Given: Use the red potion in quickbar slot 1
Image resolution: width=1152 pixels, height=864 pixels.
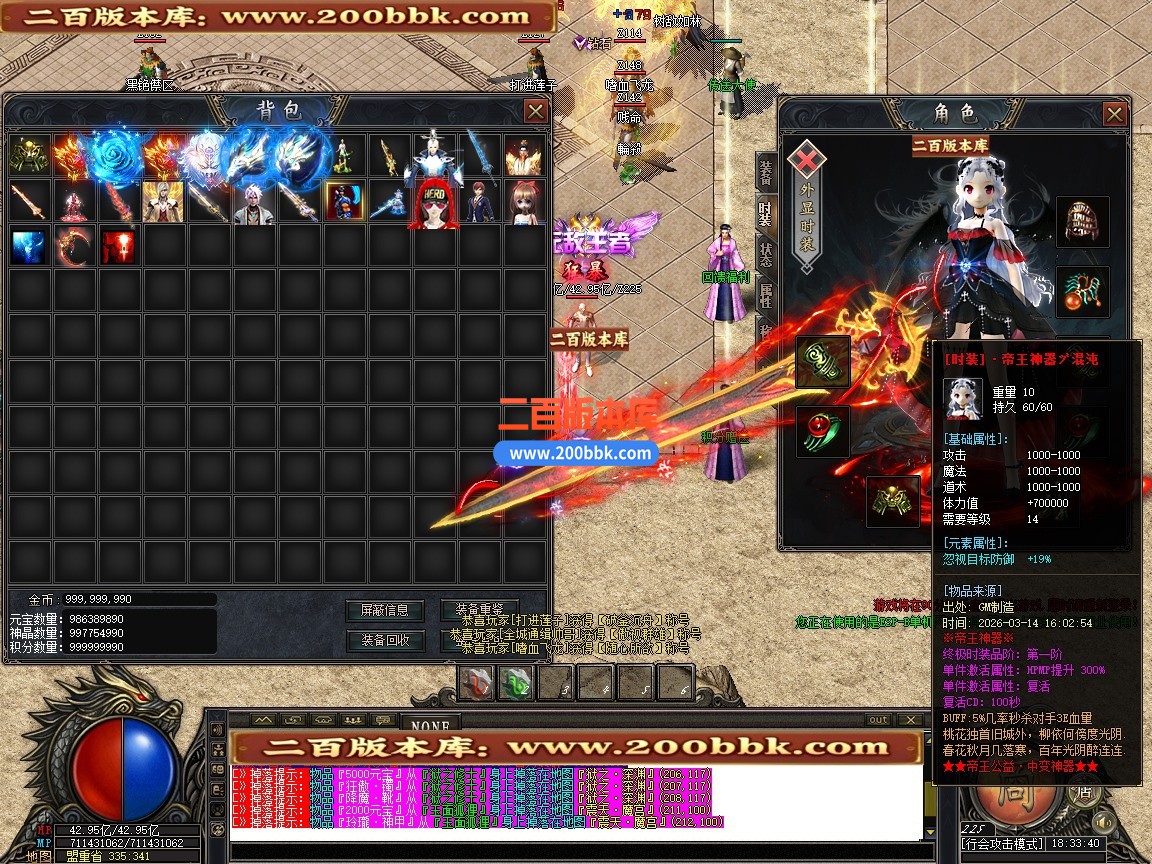Looking at the screenshot, I should coord(477,684).
